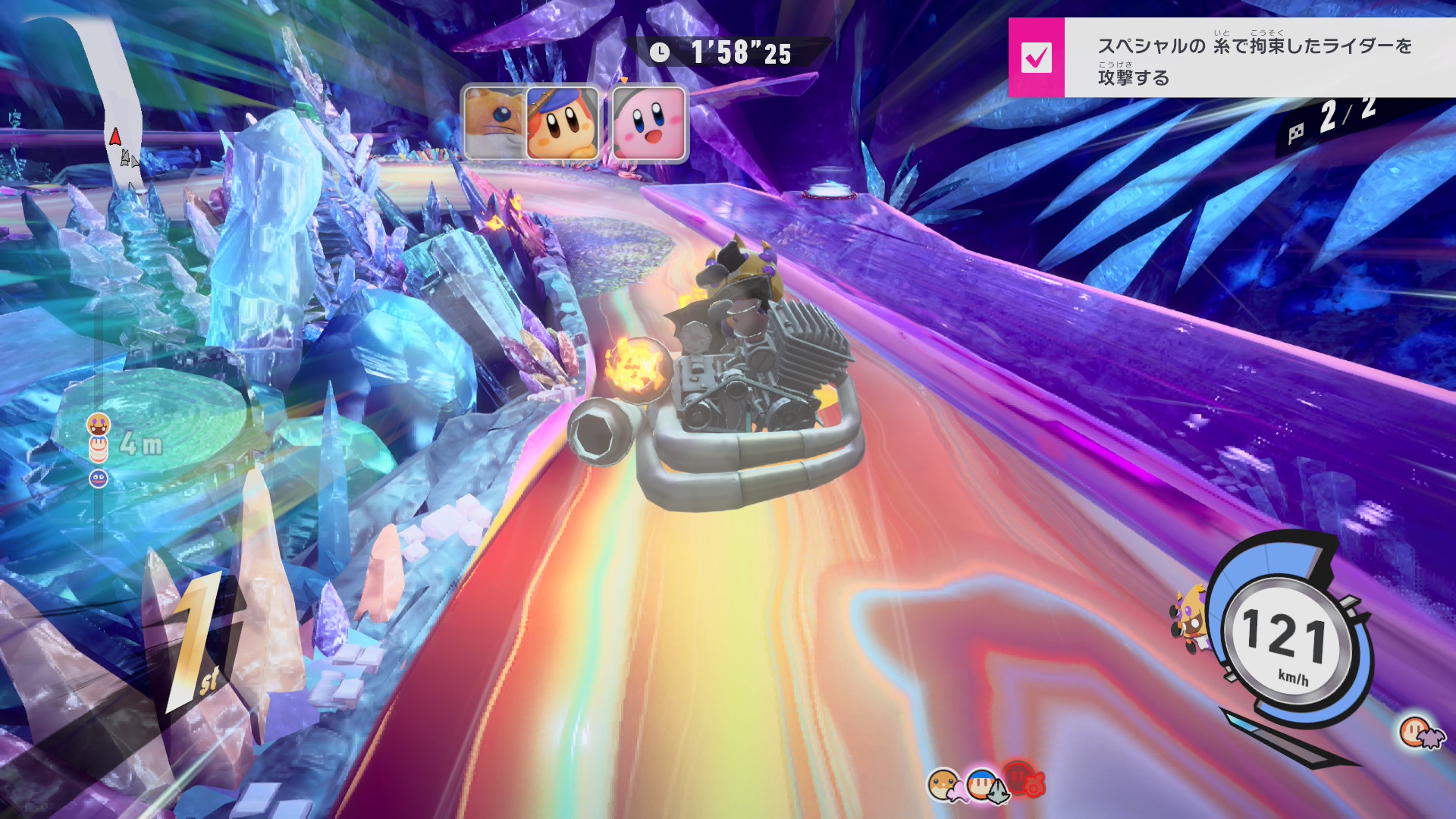Select the Rick hamster portrait
The width and height of the screenshot is (1456, 819).
coord(493,124)
